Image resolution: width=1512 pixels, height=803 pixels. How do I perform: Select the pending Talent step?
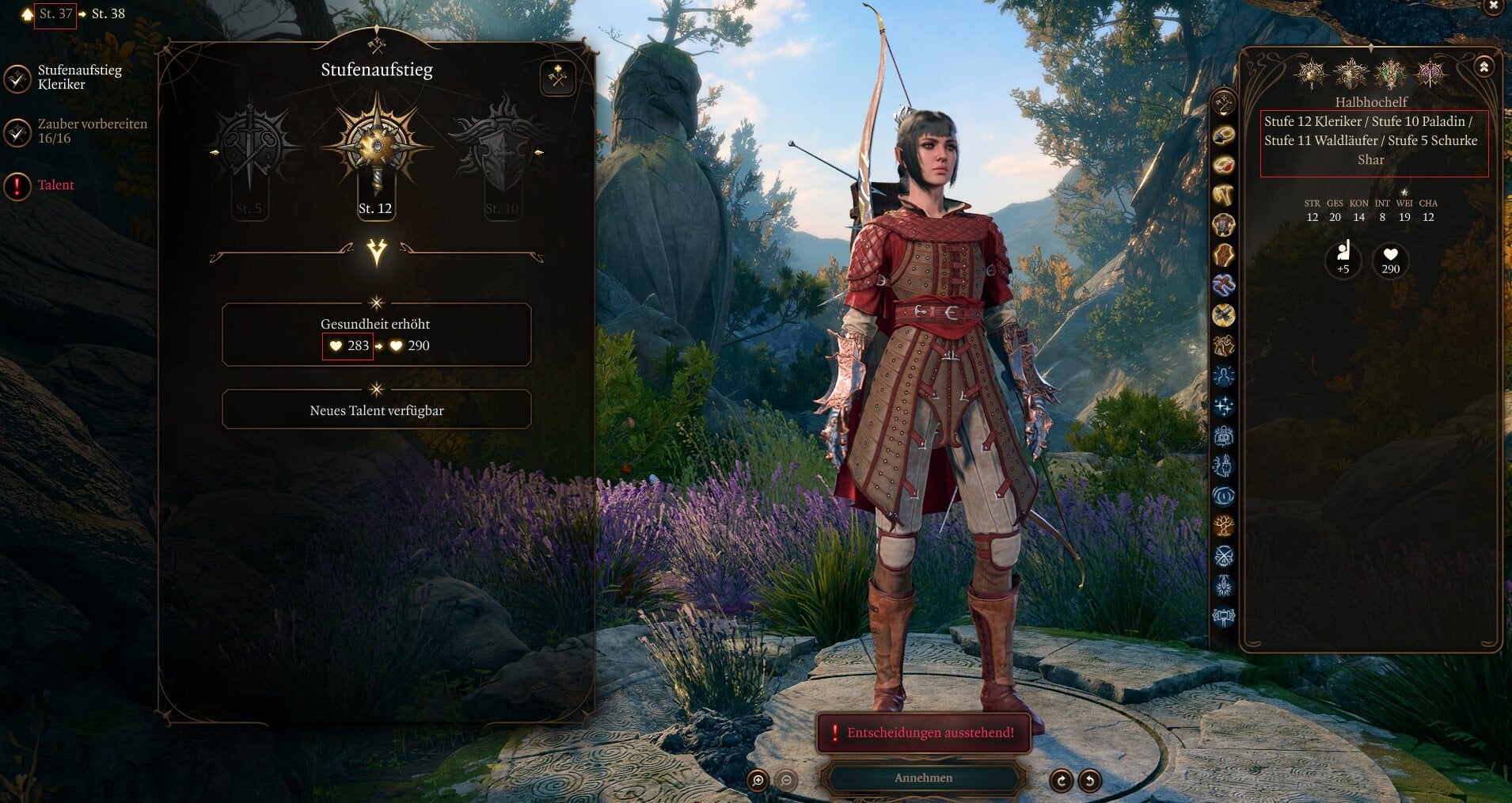[x=55, y=185]
